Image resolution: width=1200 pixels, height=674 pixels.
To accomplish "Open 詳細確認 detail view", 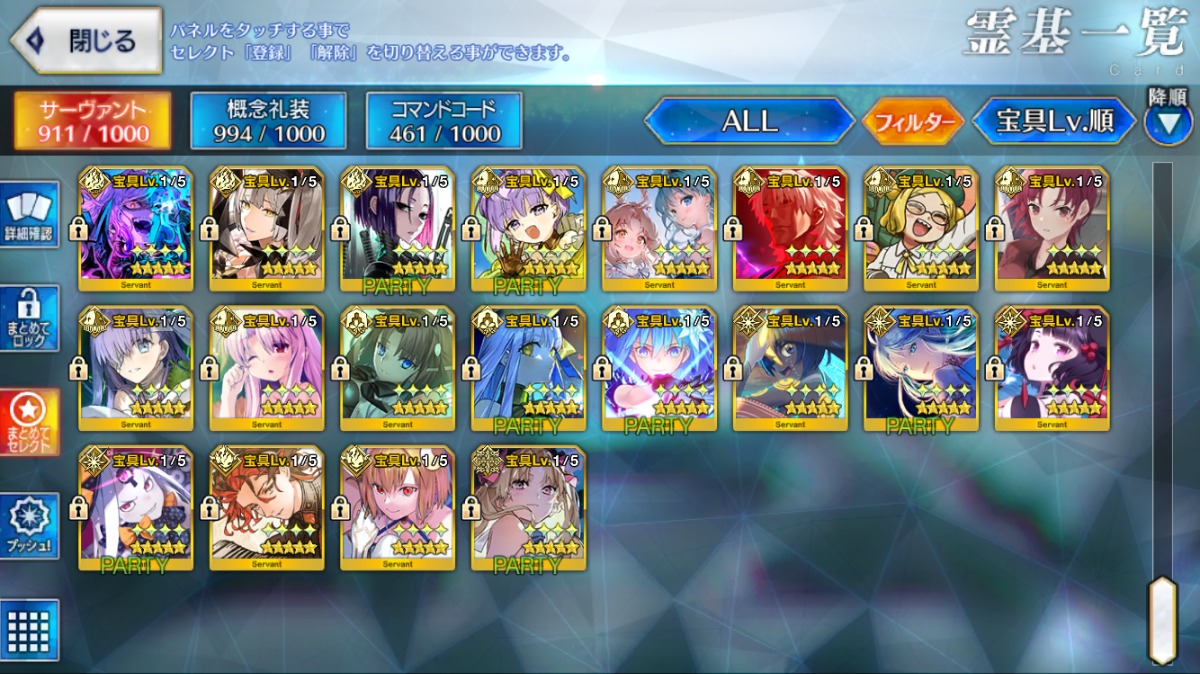I will tap(30, 214).
